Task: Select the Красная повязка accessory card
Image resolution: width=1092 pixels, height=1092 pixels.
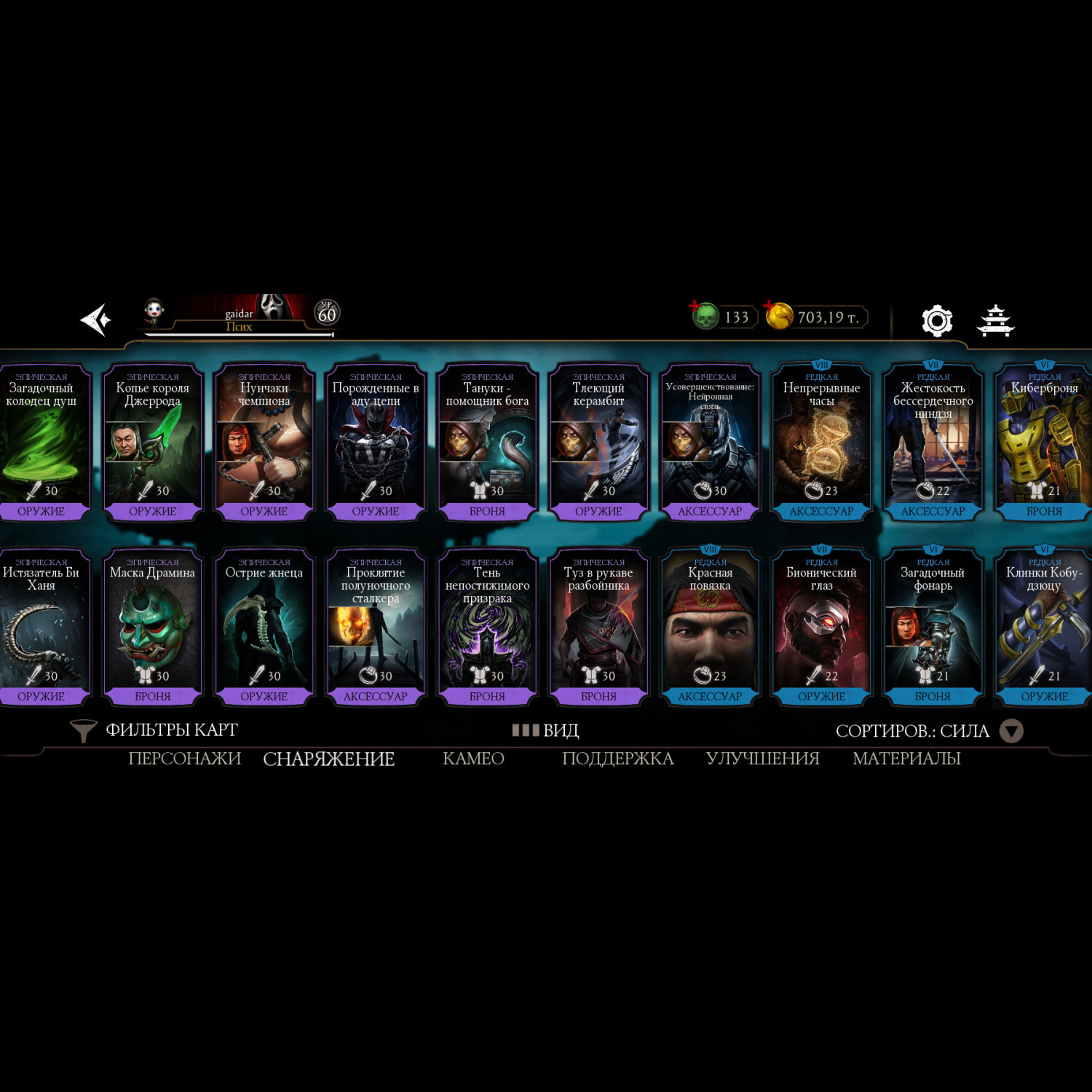Action: (x=710, y=627)
